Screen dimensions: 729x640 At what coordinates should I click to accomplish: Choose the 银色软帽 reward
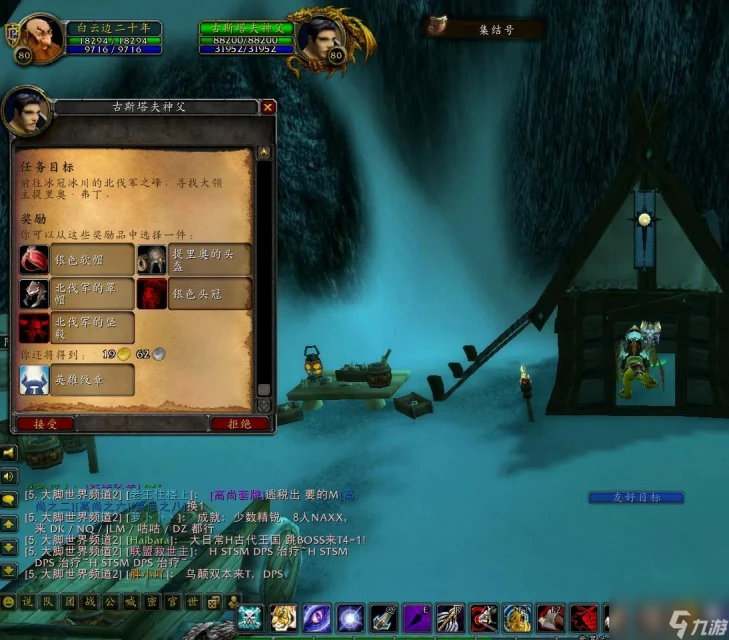[77, 259]
